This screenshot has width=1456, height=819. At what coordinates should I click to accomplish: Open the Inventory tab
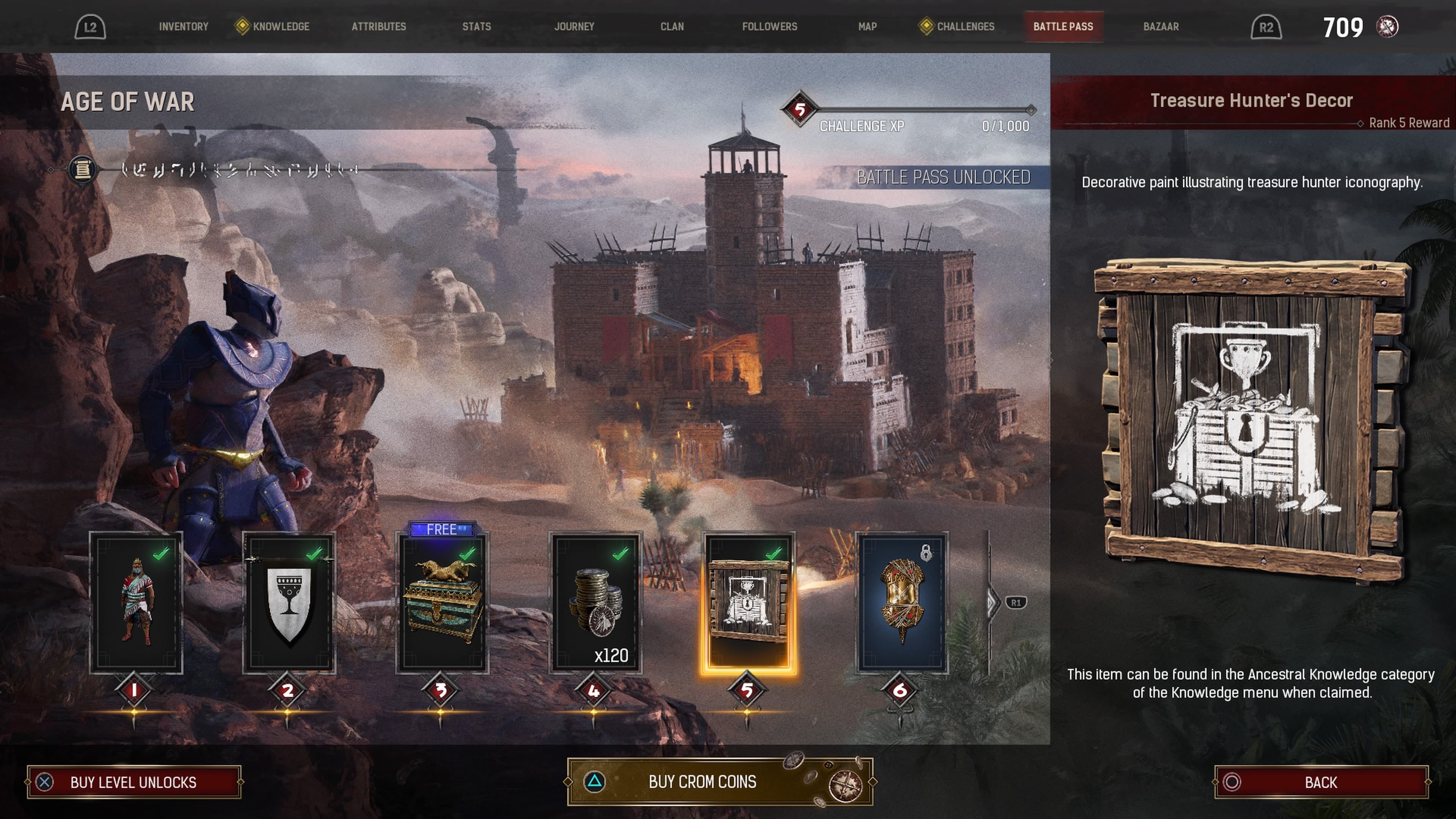click(183, 27)
